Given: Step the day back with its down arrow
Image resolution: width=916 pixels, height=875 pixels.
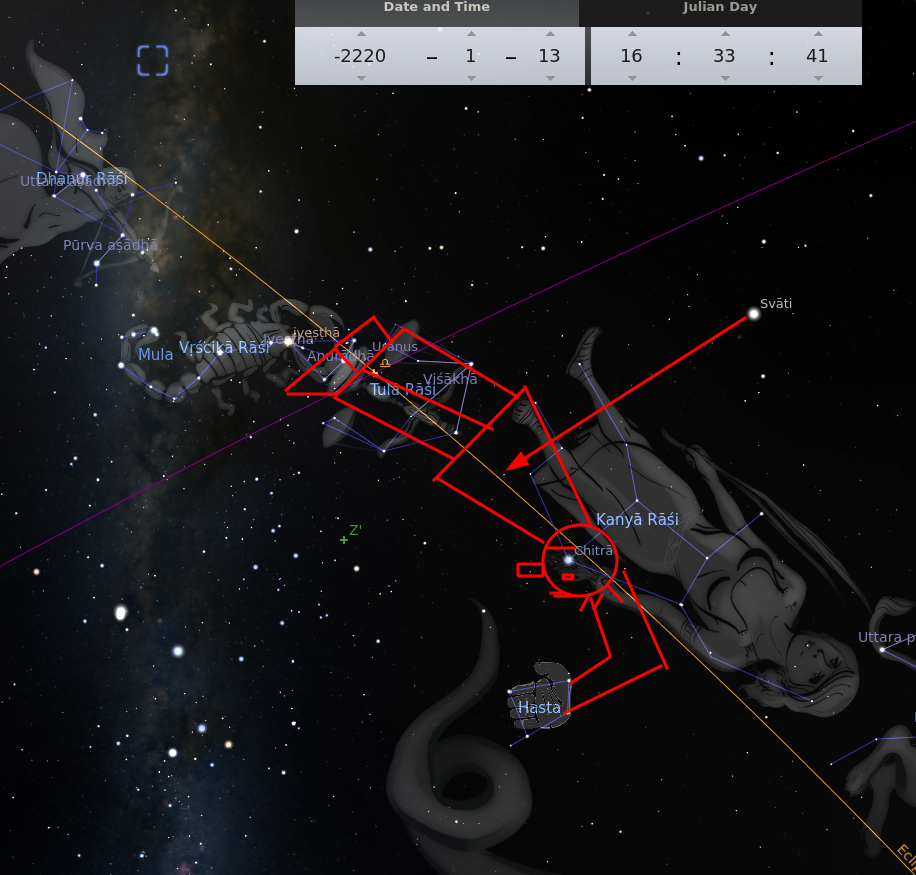Looking at the screenshot, I should 549,78.
